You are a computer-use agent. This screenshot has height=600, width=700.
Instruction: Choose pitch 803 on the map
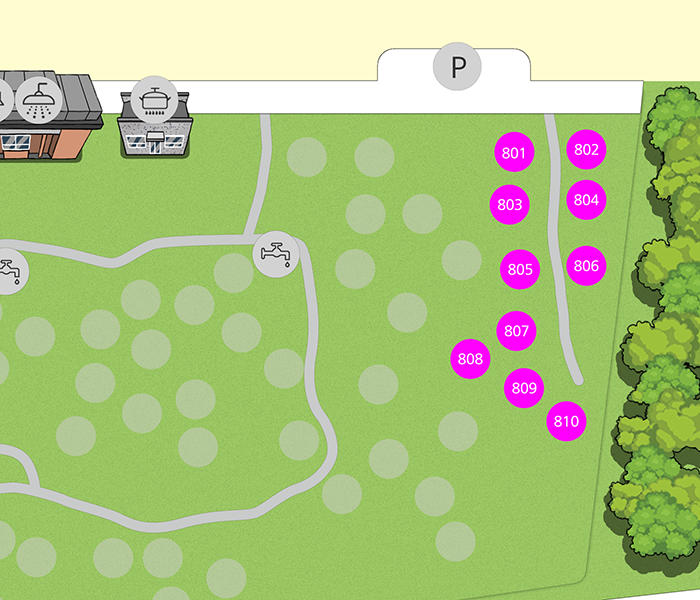pyautogui.click(x=510, y=204)
